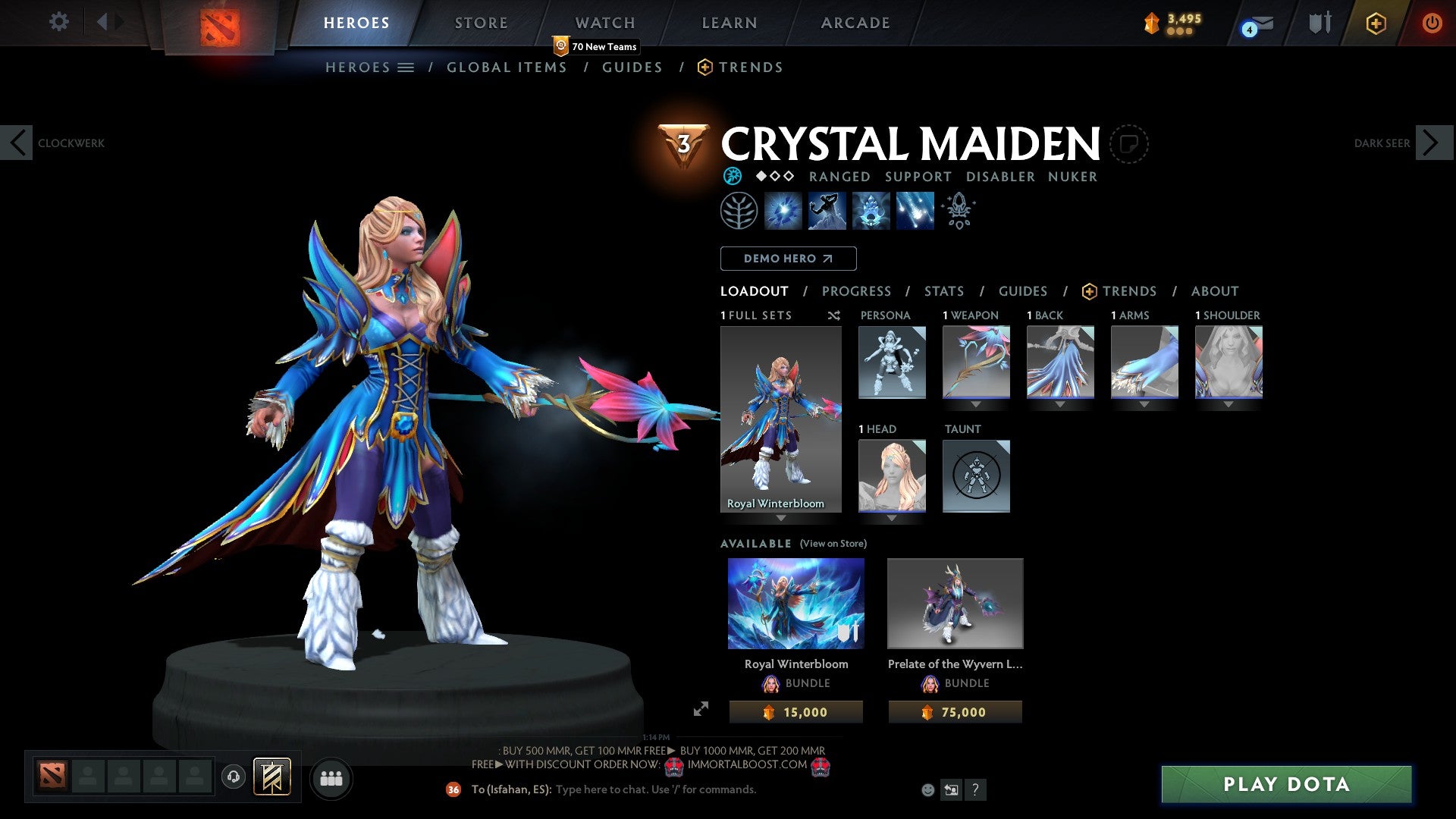Screen dimensions: 1456x819
Task: Click the Dota Plus icon in top bar
Action: click(x=1376, y=23)
